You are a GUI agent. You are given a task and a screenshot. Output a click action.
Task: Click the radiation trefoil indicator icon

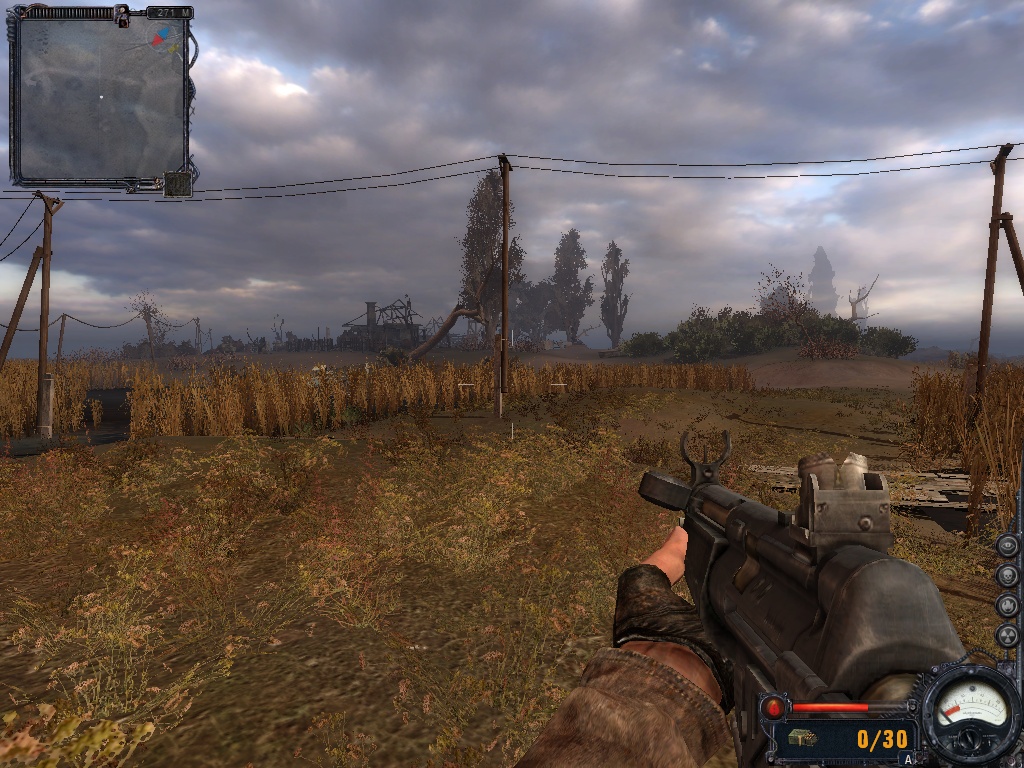1007,635
